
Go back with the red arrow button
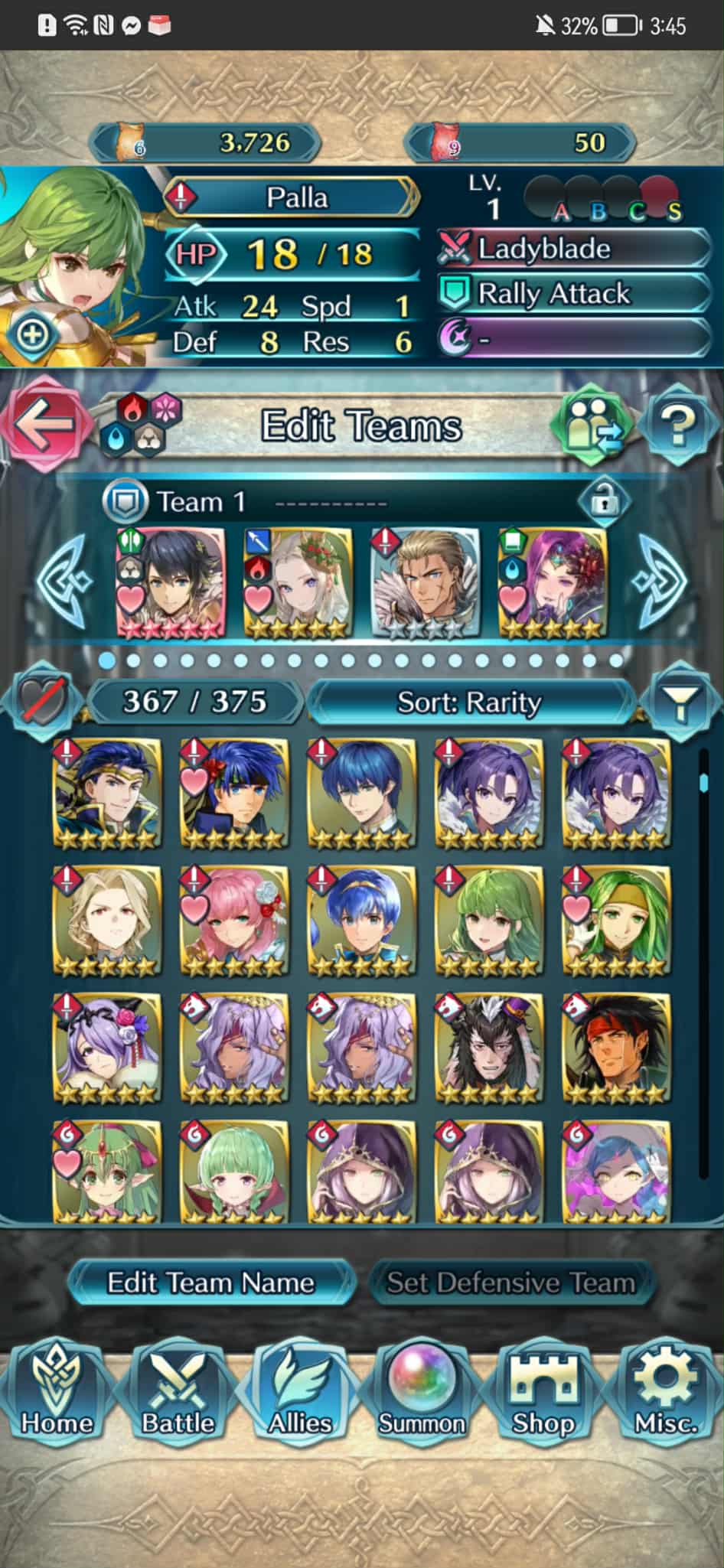click(x=43, y=425)
